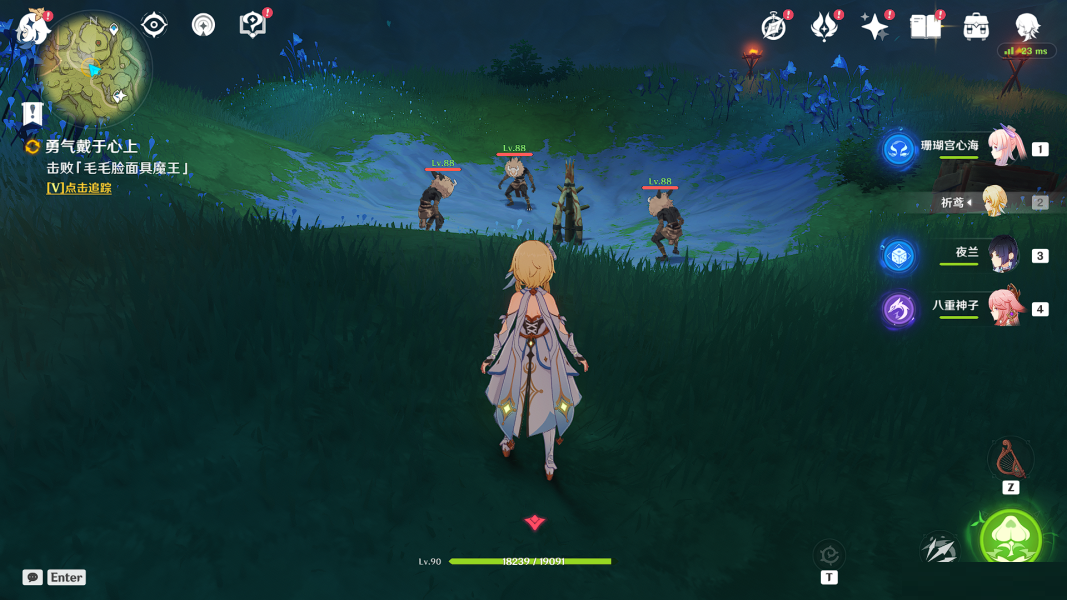Switch to party member 夜兰

(1002, 255)
